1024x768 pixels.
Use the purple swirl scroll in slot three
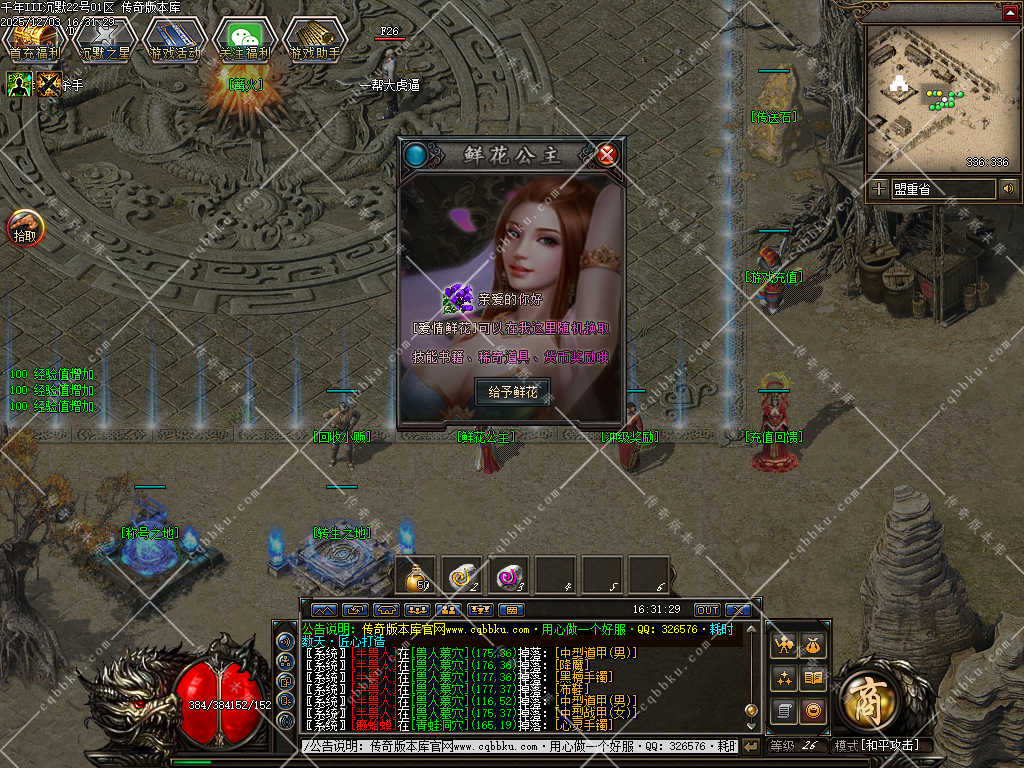pos(509,575)
